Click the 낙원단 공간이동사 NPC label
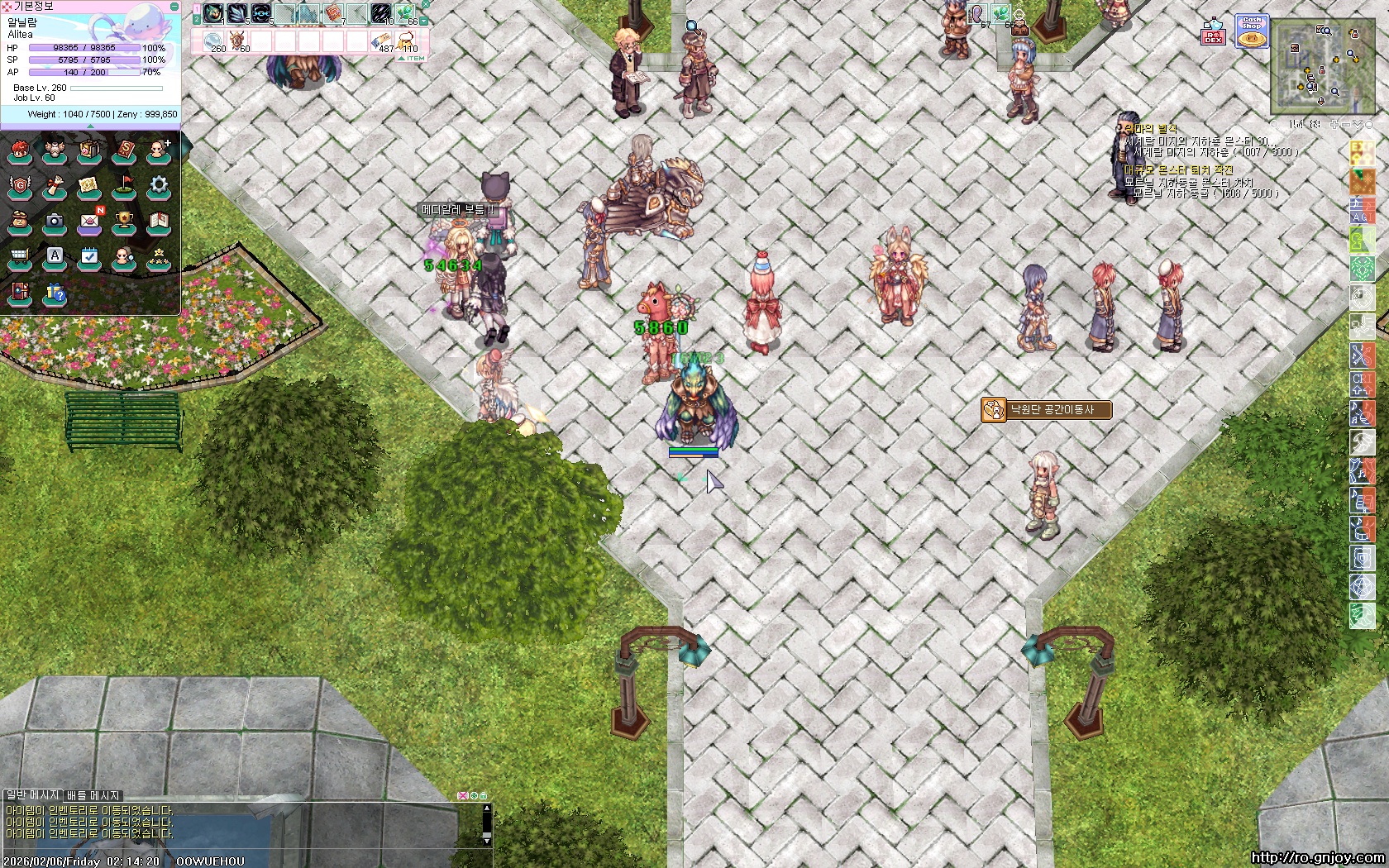Screen dimensions: 1389x868 coord(1046,410)
